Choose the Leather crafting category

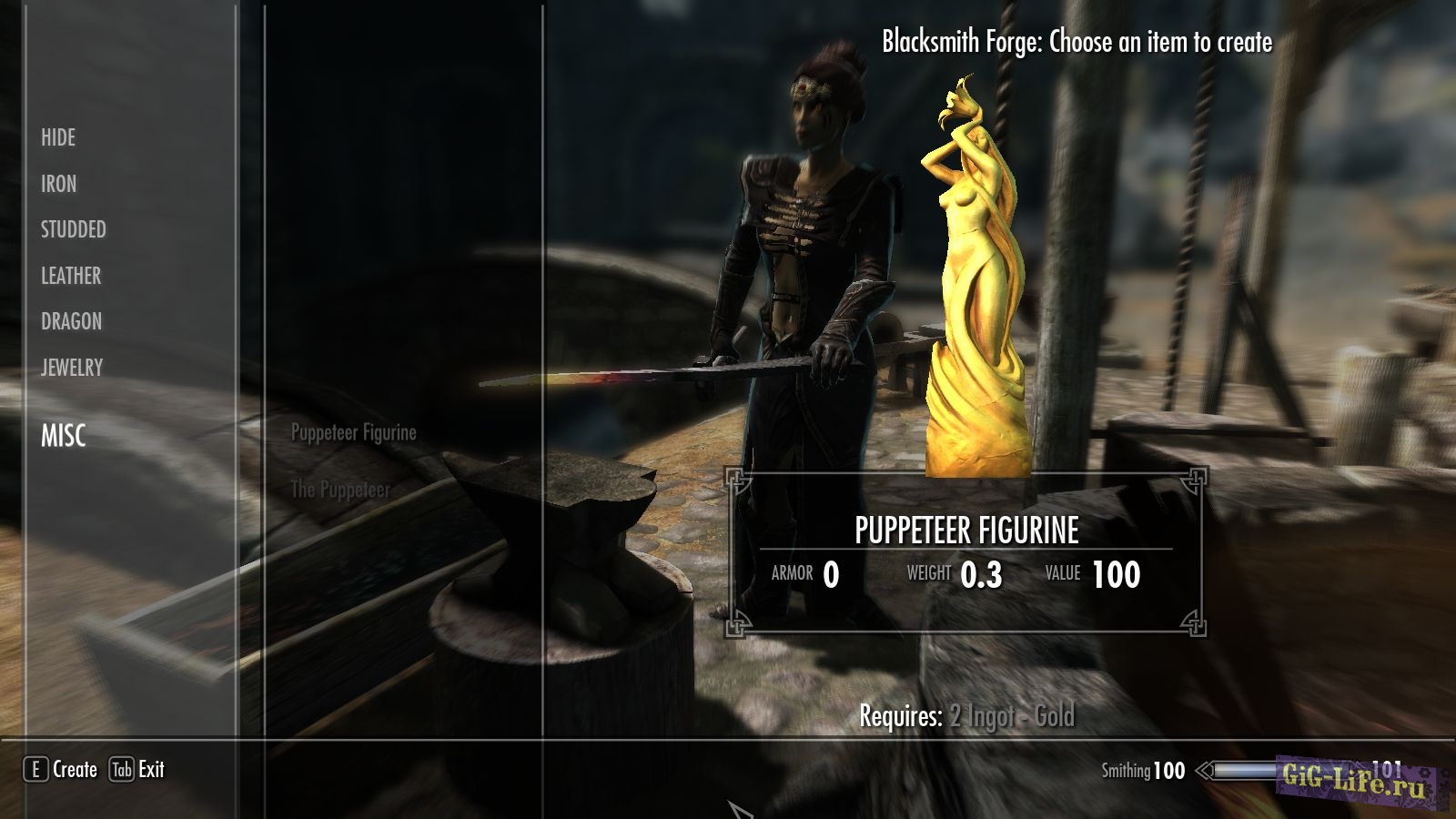(70, 276)
